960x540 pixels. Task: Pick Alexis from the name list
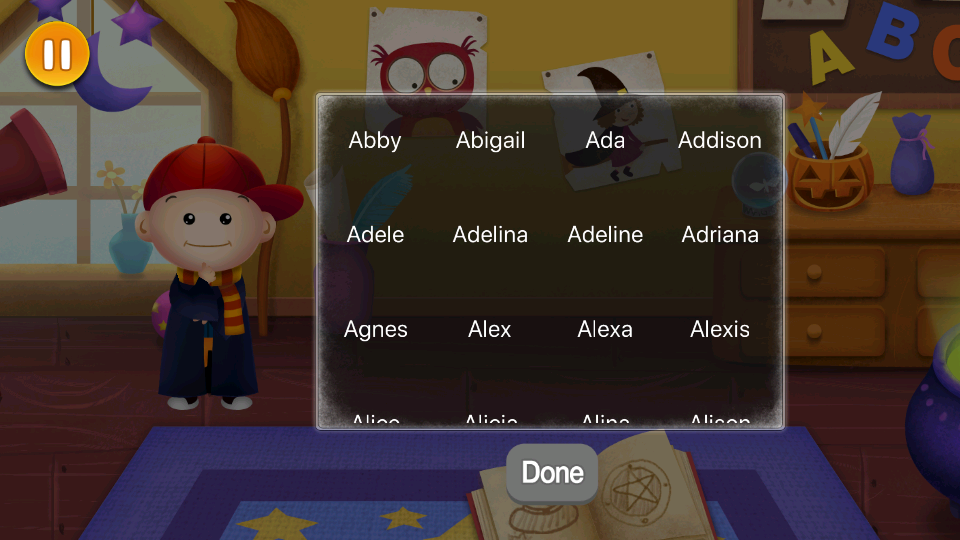(720, 330)
